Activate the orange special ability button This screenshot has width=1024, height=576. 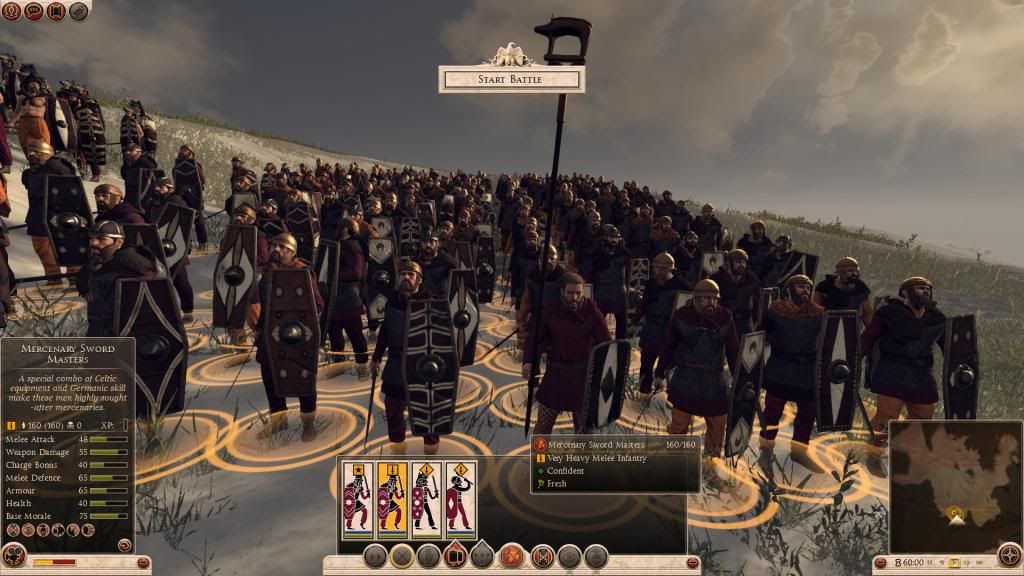(513, 556)
